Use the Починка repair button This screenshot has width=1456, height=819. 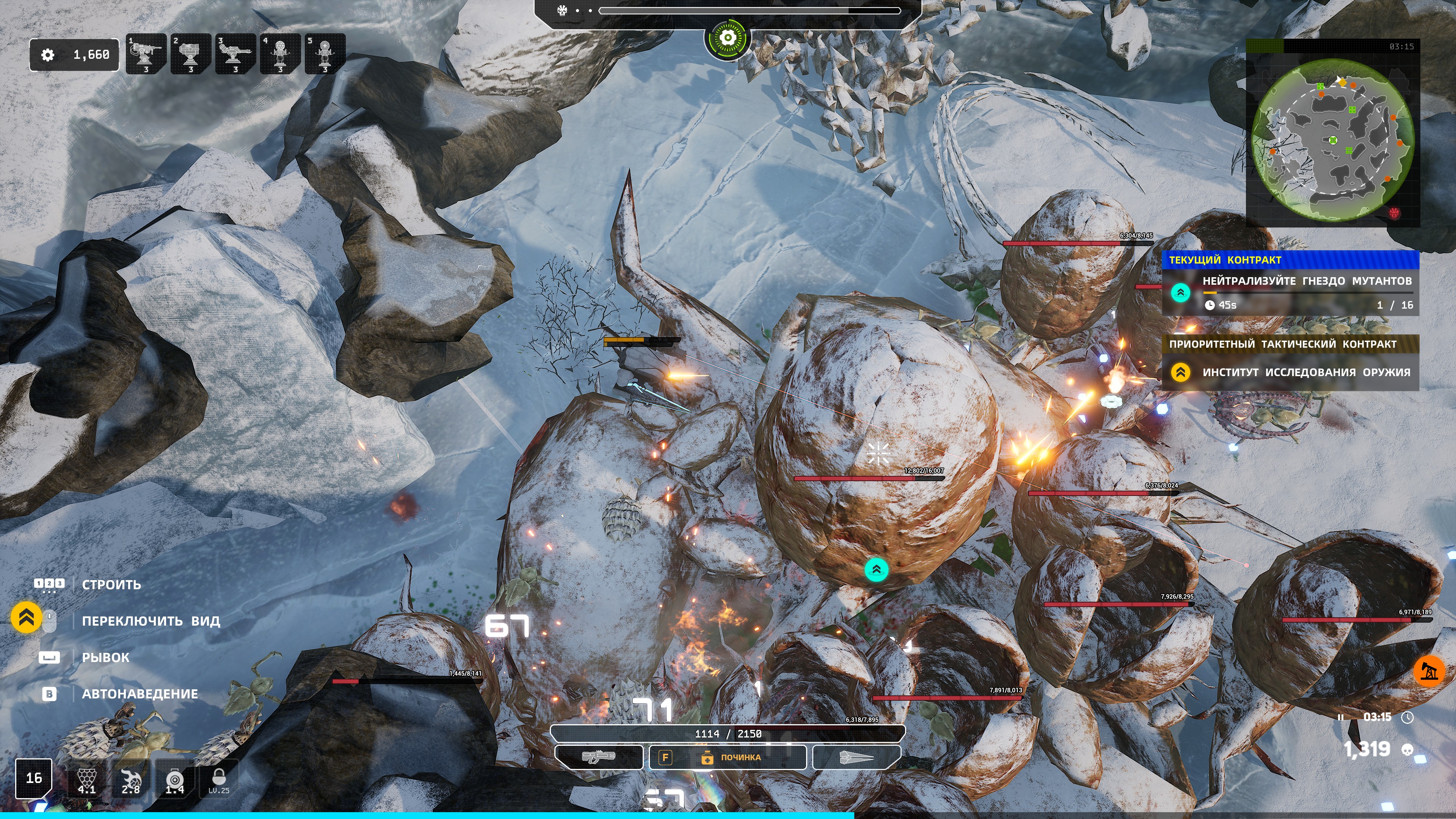(x=728, y=758)
